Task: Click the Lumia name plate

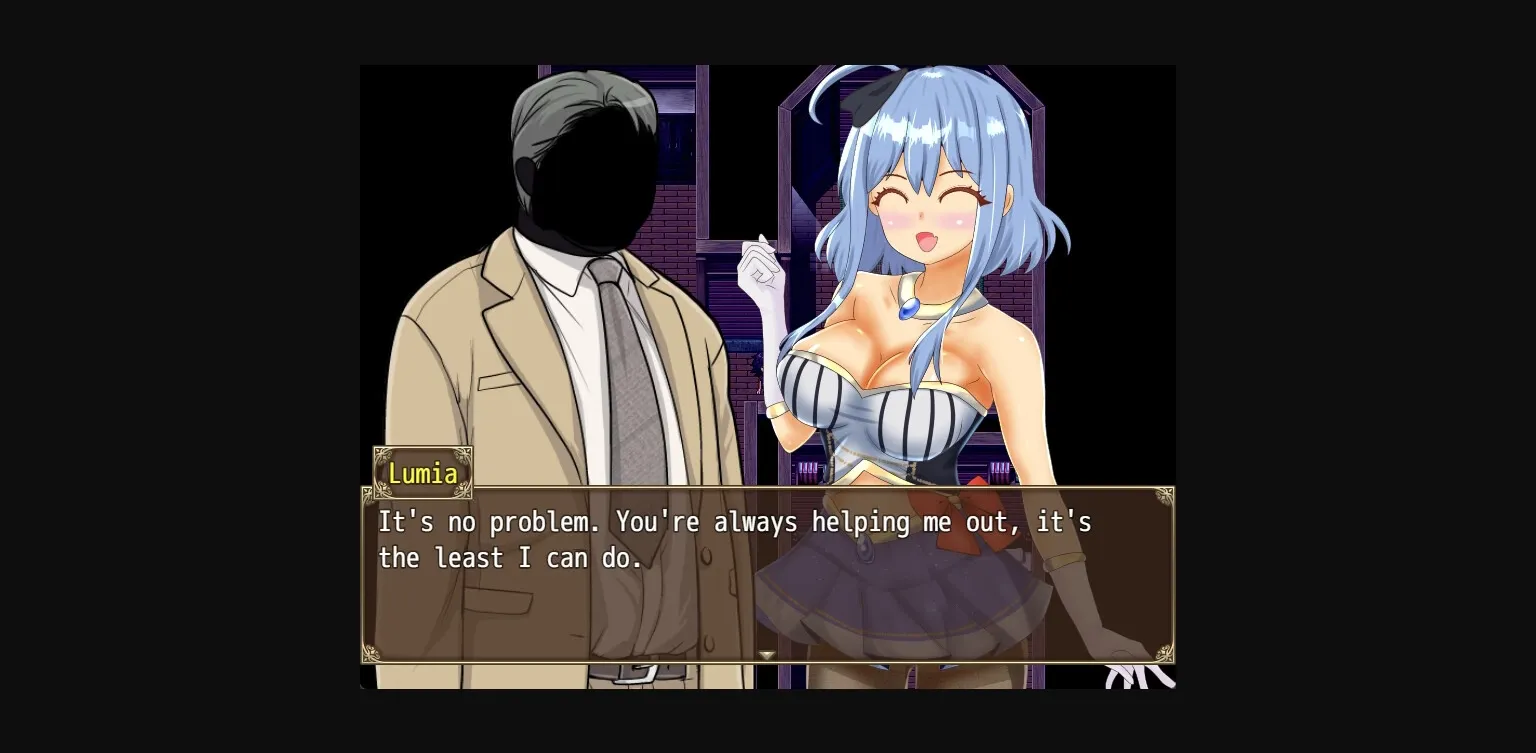Action: (422, 473)
